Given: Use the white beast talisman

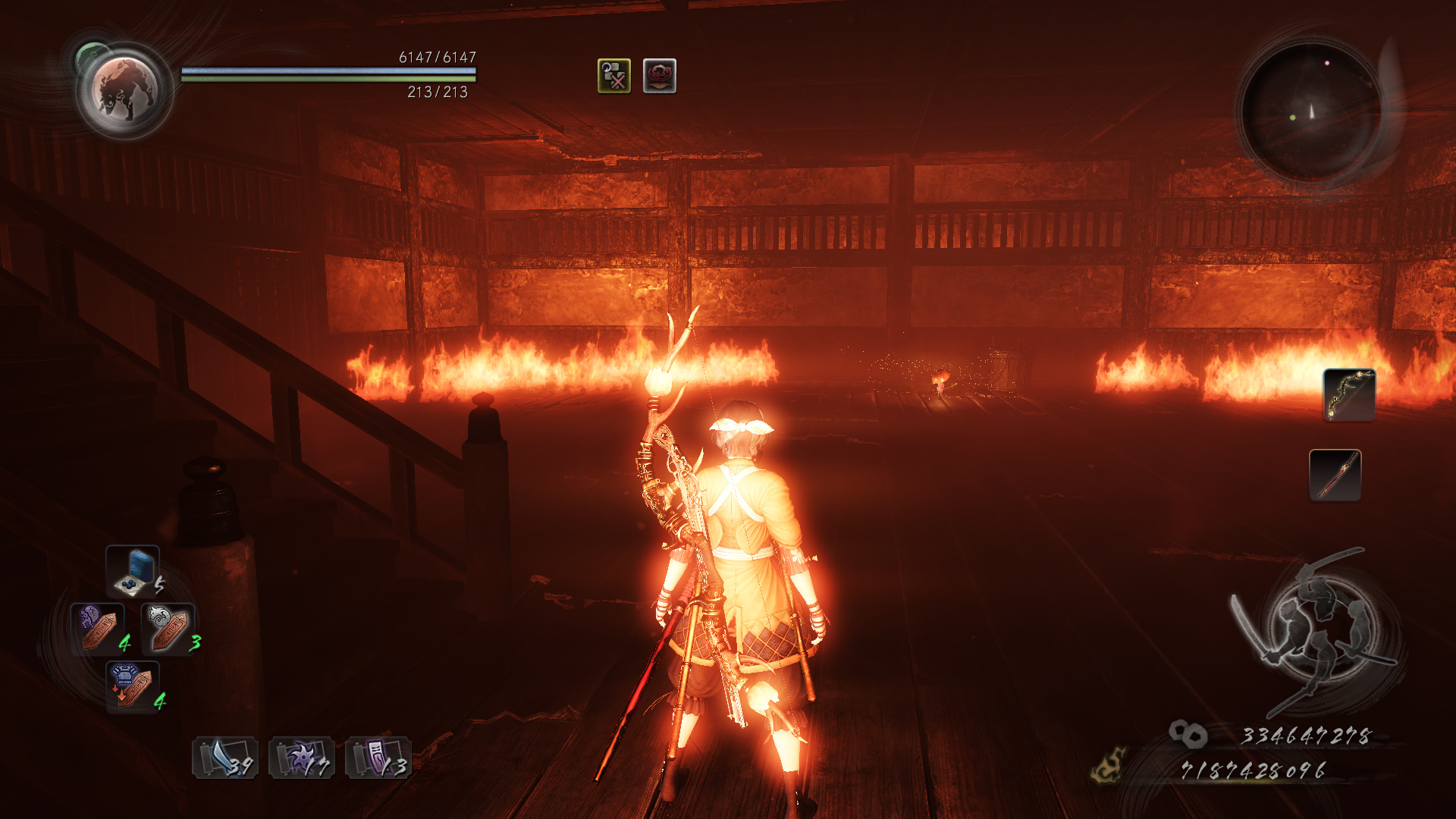Looking at the screenshot, I should point(168,628).
